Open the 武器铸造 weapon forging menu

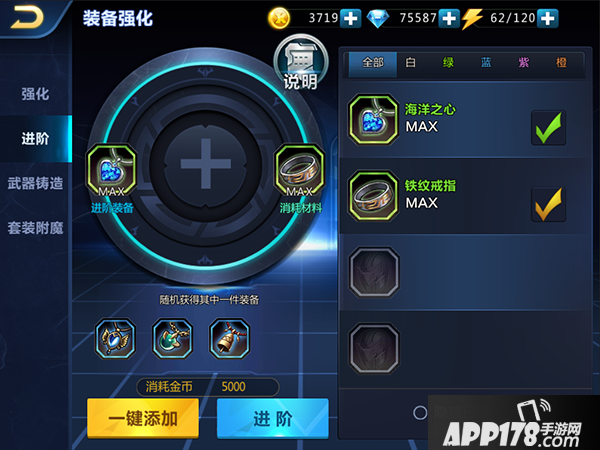[x=35, y=183]
